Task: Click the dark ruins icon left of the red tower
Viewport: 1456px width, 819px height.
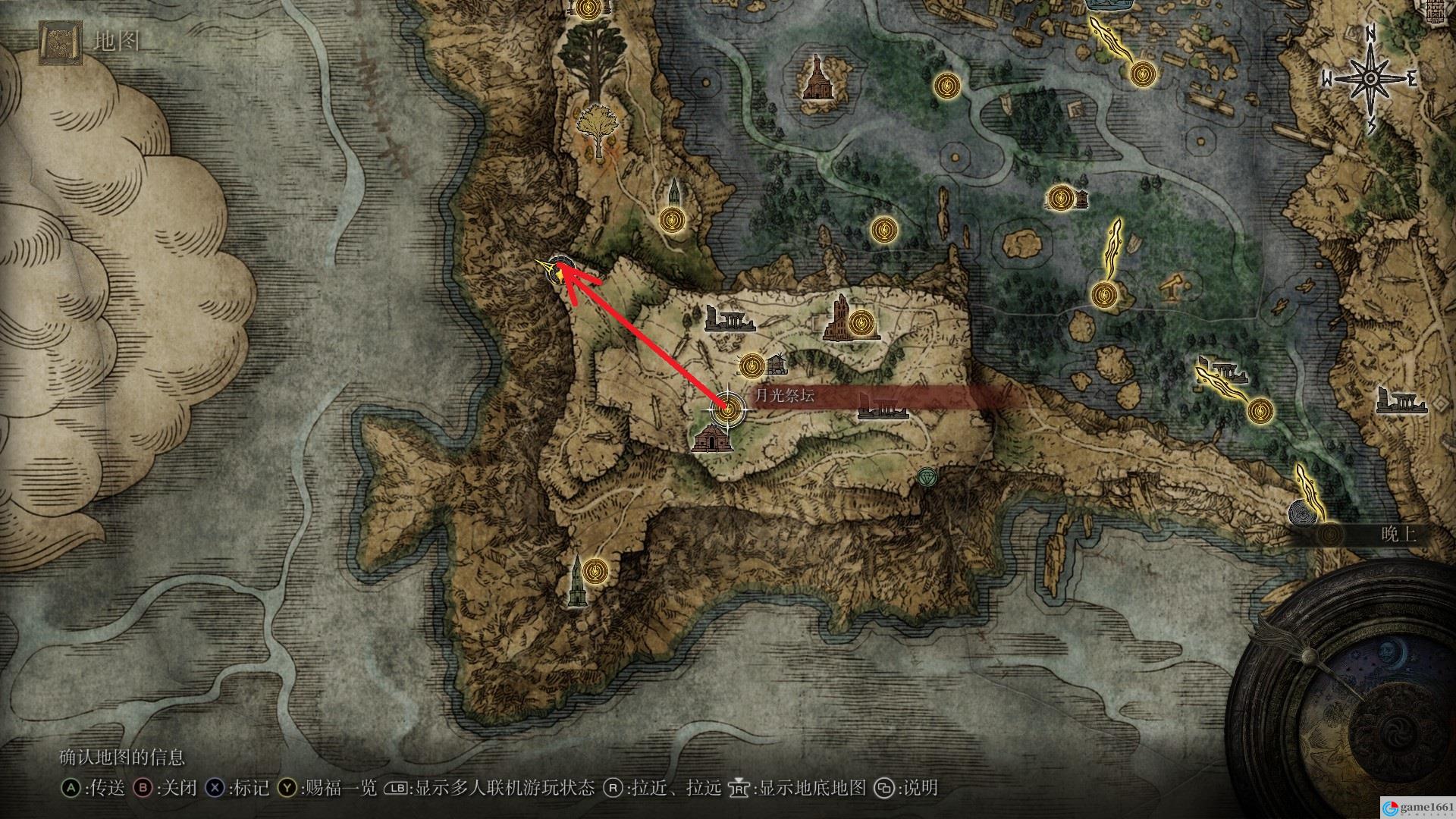Action: pos(729,319)
